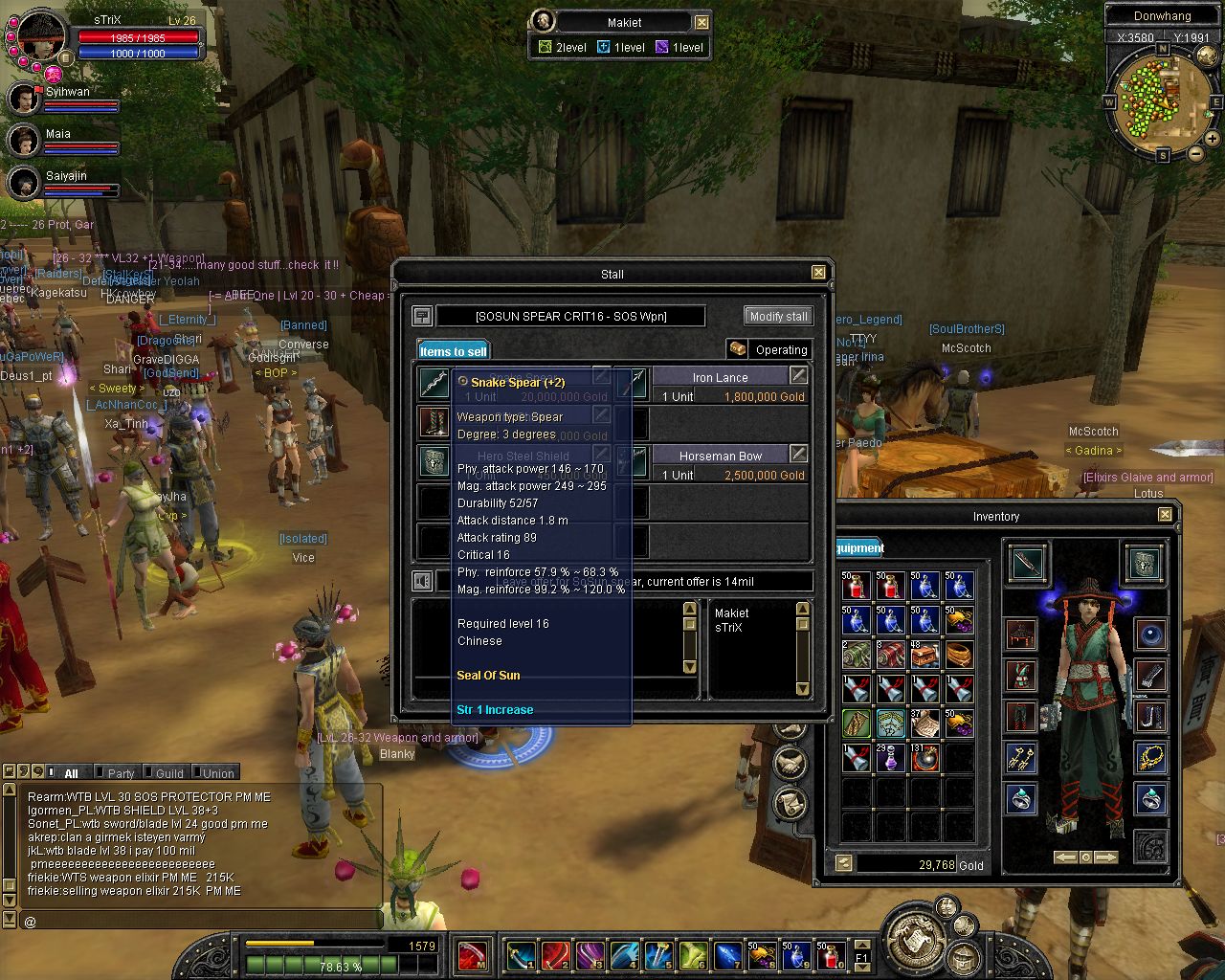This screenshot has height=980, width=1225.
Task: Pick the stack of 131 bomb-like item
Action: (x=924, y=758)
